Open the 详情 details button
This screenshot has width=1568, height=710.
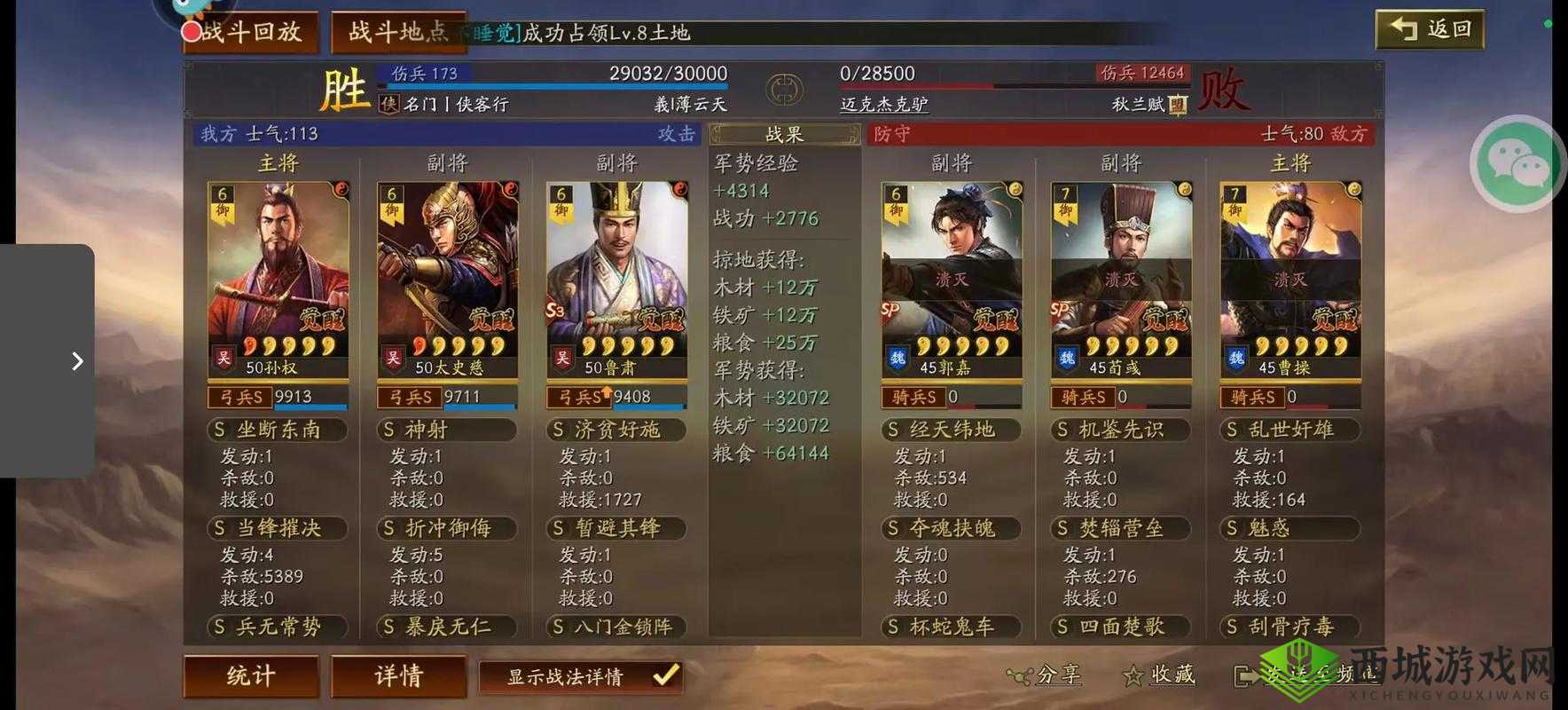tap(398, 675)
